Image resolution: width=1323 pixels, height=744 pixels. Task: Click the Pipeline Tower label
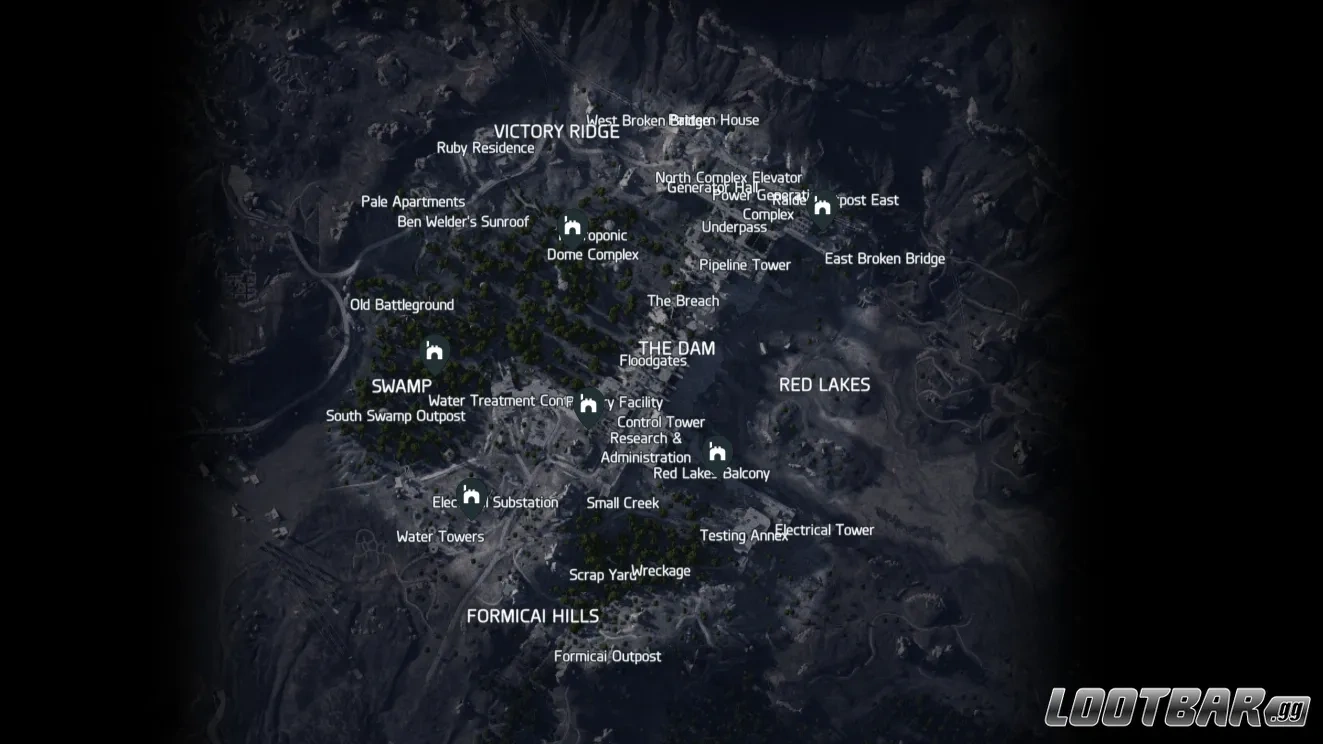pos(745,265)
